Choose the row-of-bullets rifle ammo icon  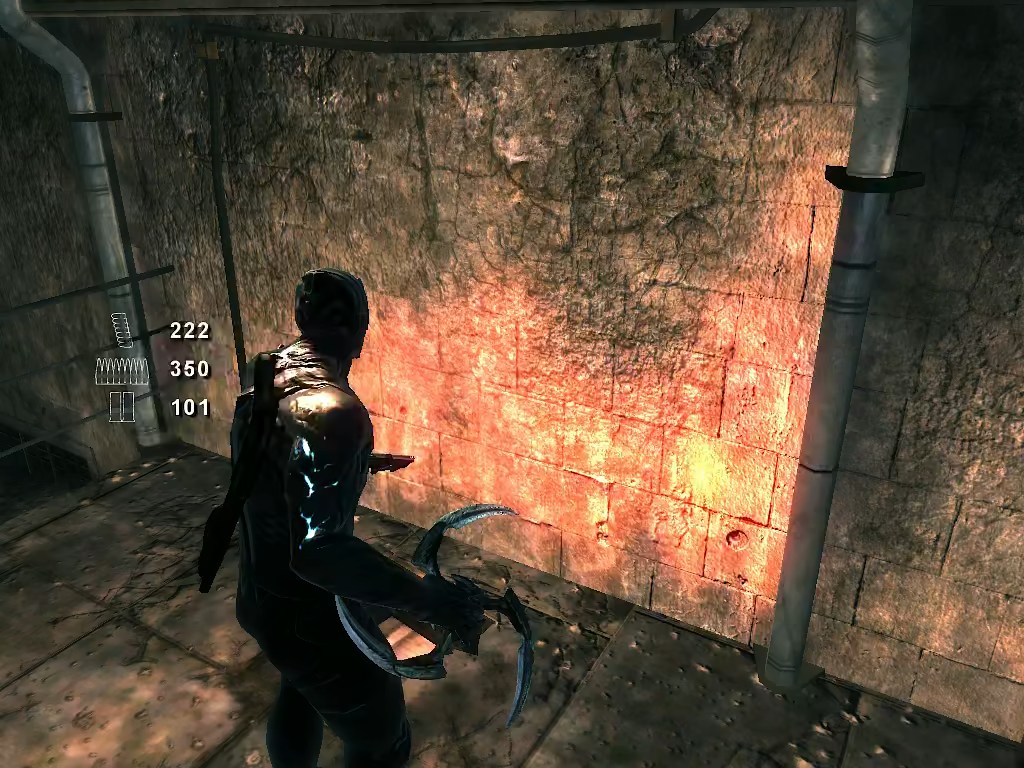tap(122, 370)
